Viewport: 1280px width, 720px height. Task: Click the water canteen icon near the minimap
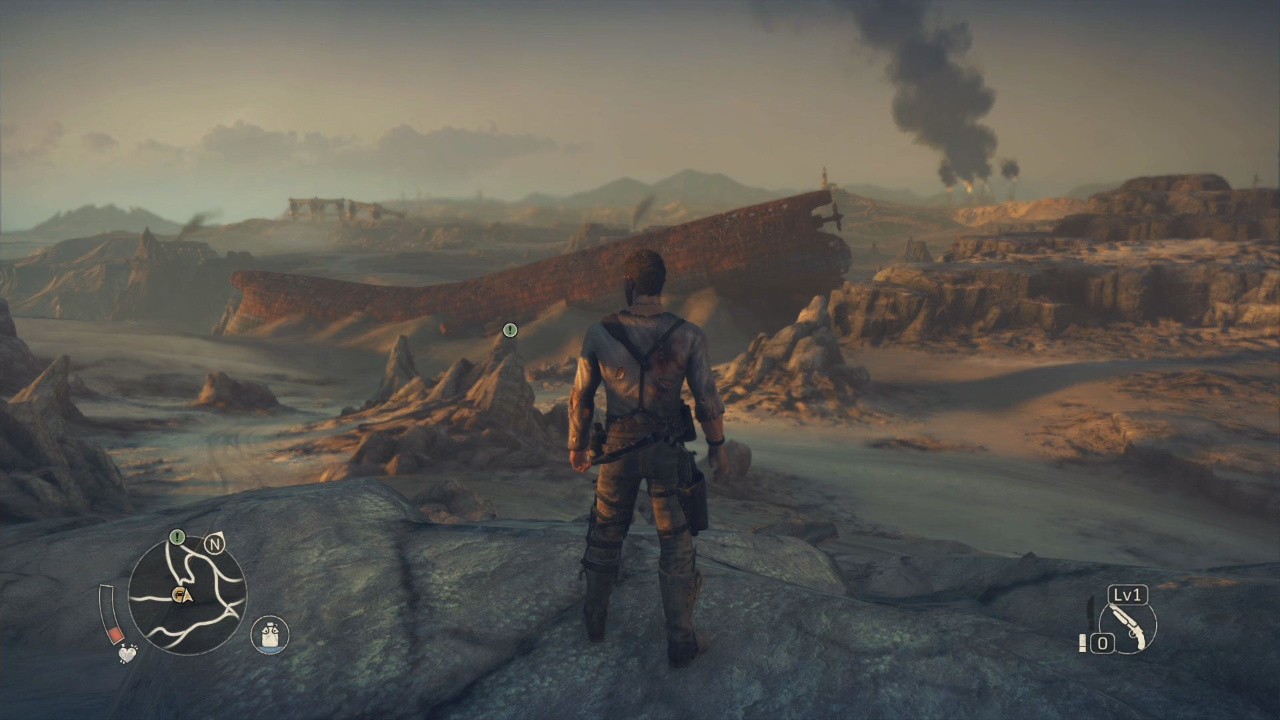(x=269, y=633)
